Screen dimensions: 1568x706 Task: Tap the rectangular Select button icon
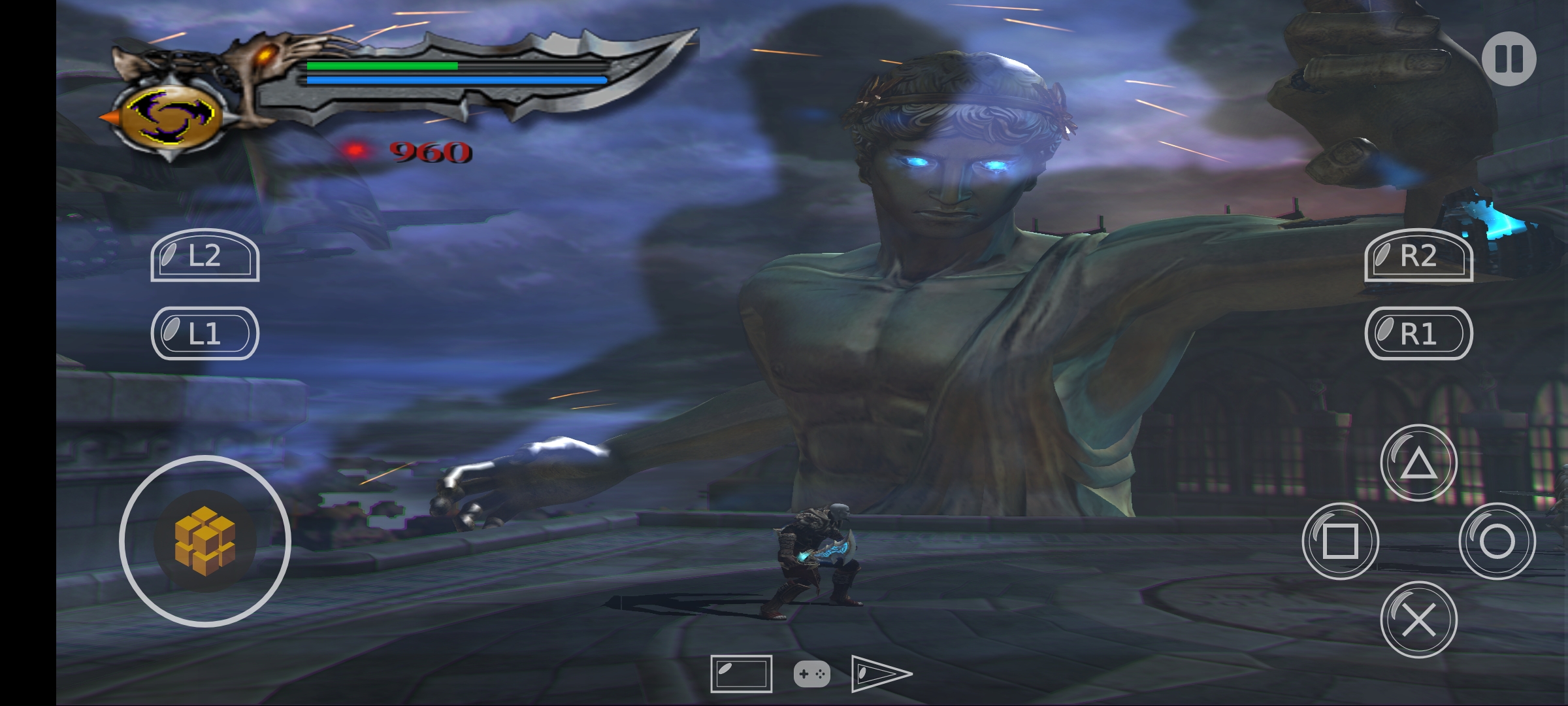pyautogui.click(x=742, y=674)
